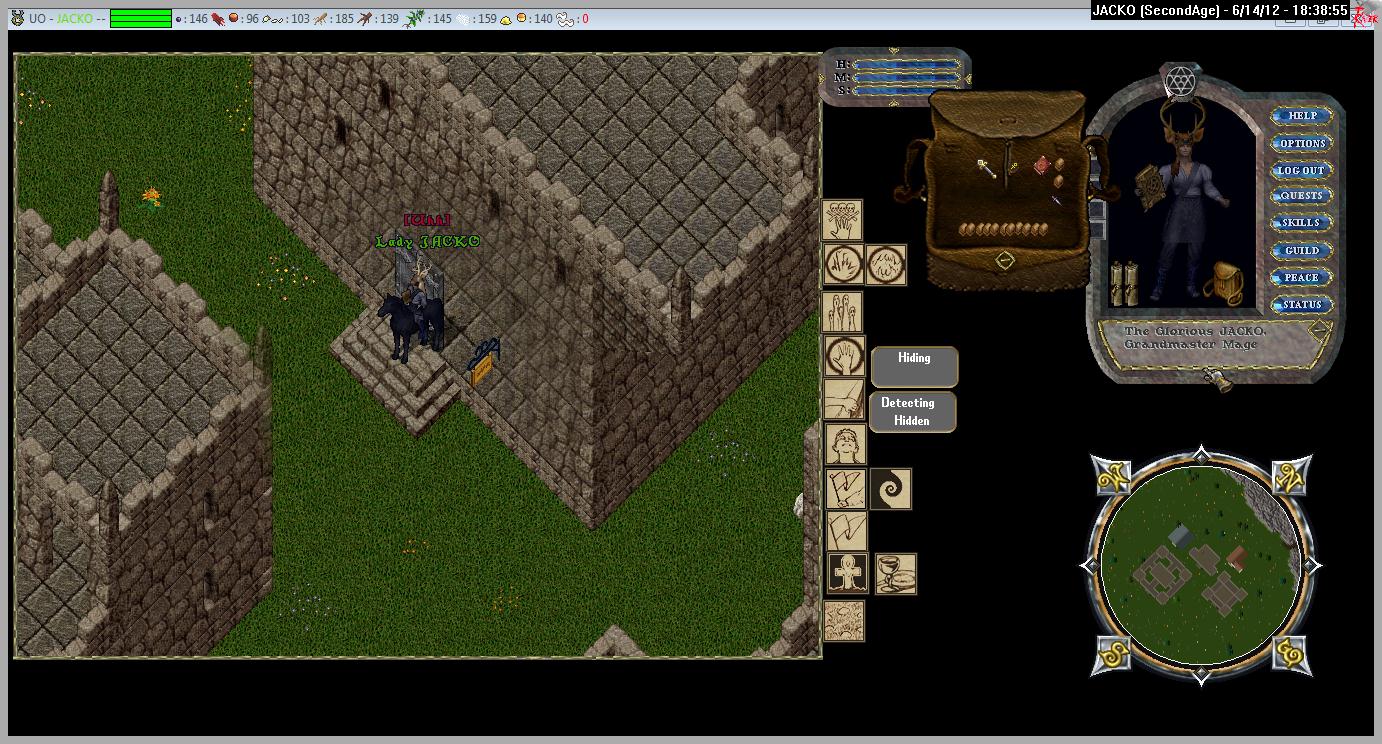Toggle the Peace/war mode button

point(1301,277)
